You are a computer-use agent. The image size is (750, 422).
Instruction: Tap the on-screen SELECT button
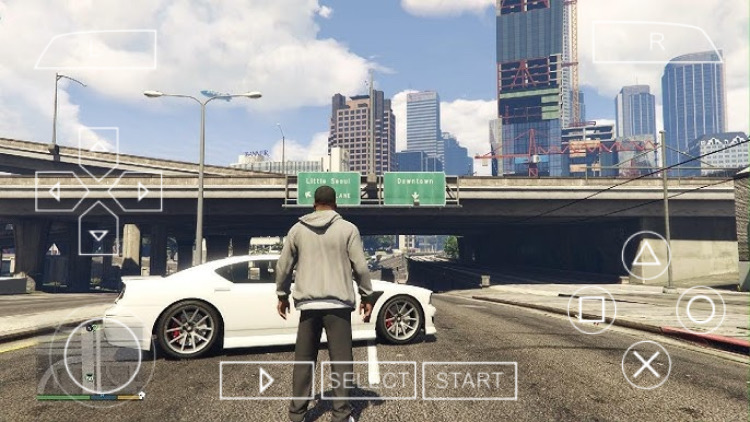(x=368, y=380)
